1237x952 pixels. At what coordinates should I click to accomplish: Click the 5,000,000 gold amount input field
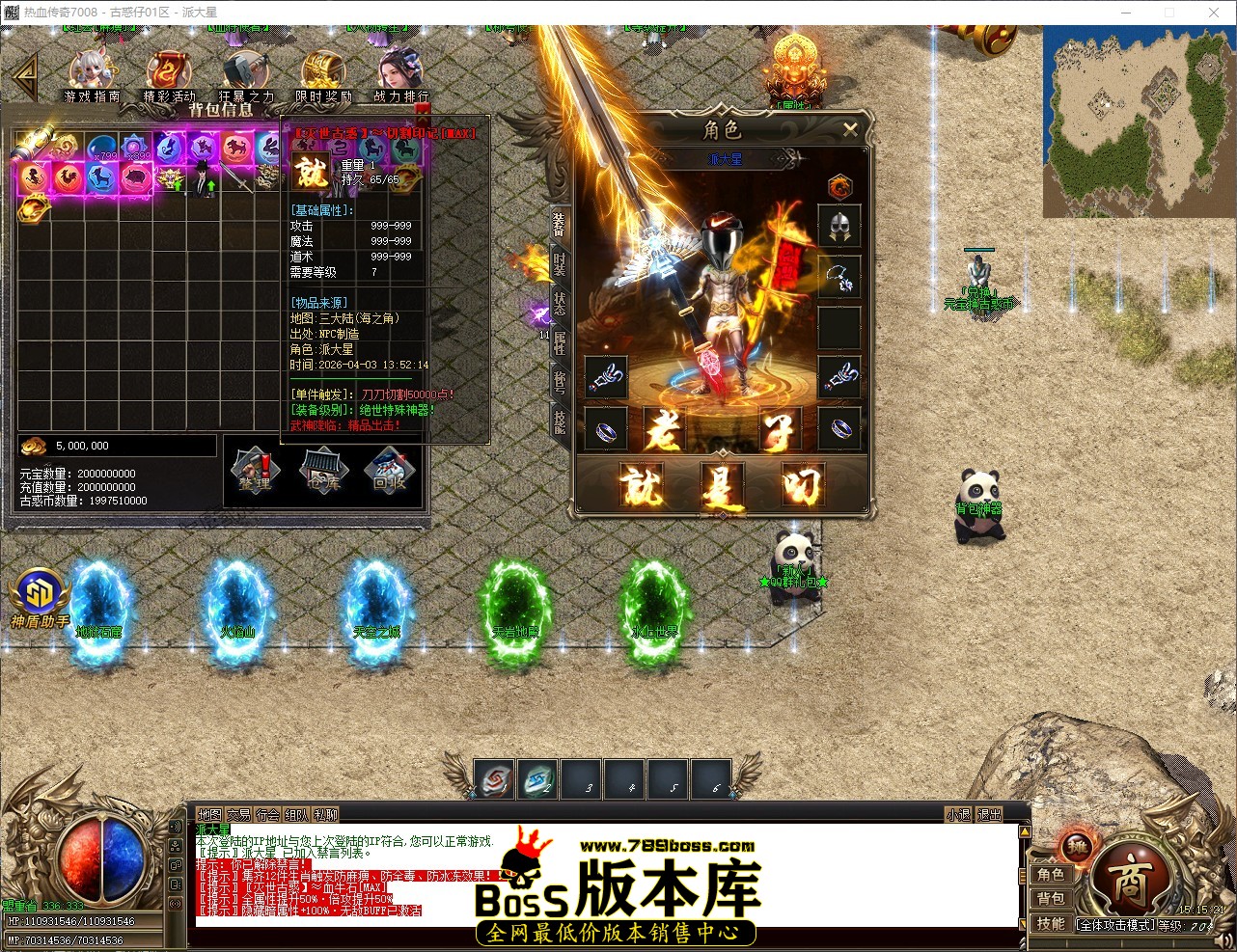pos(116,445)
